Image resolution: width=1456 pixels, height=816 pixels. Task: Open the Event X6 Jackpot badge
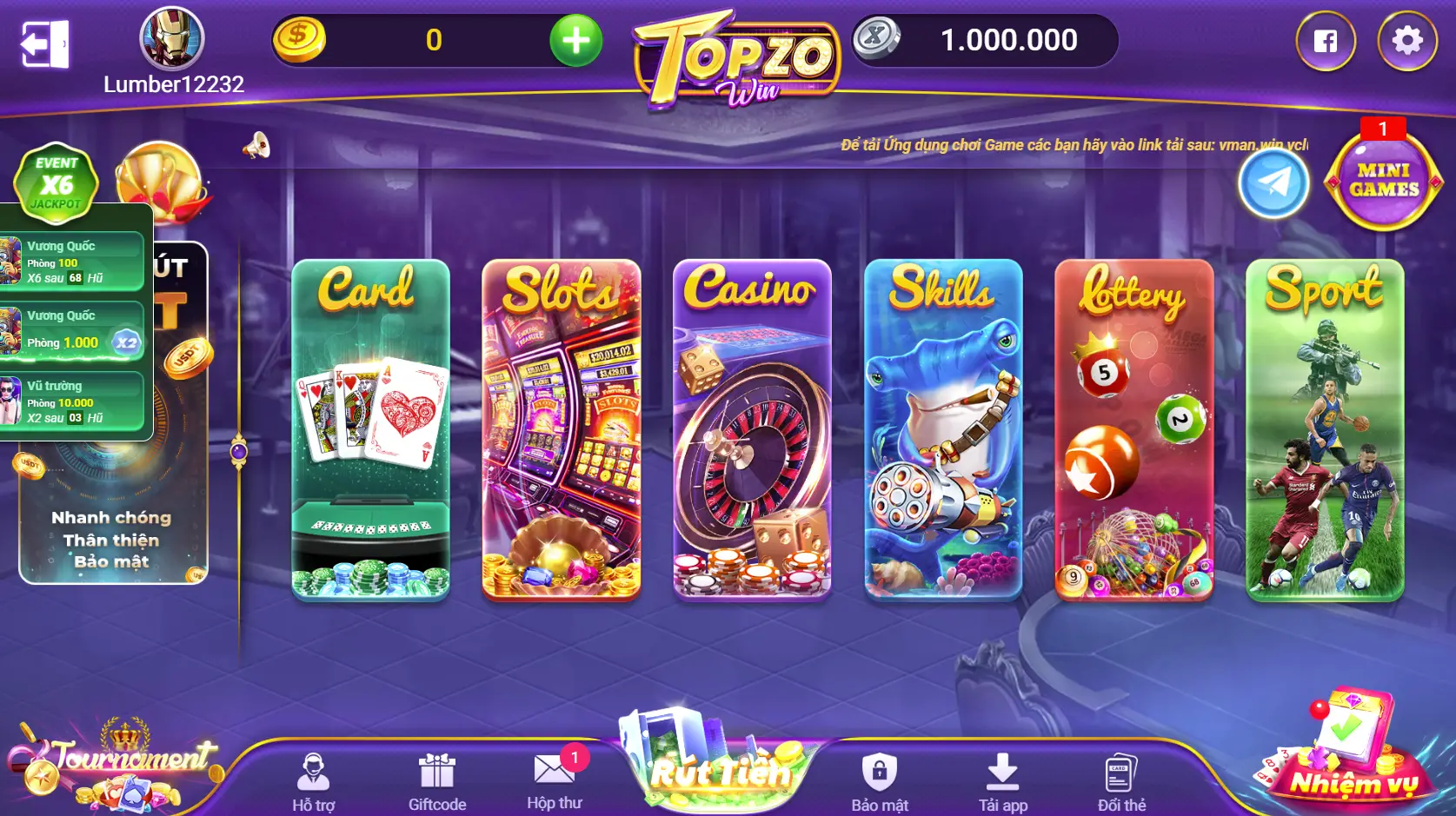click(x=57, y=181)
